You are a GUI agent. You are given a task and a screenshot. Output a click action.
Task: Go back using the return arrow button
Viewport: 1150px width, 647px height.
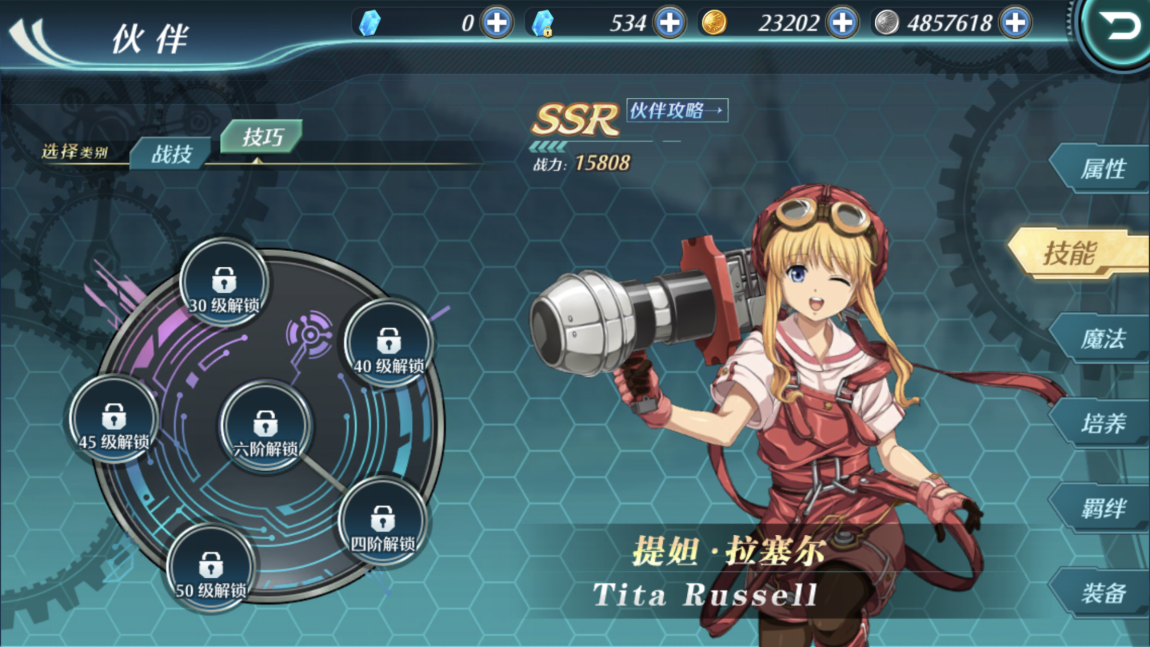click(1119, 28)
